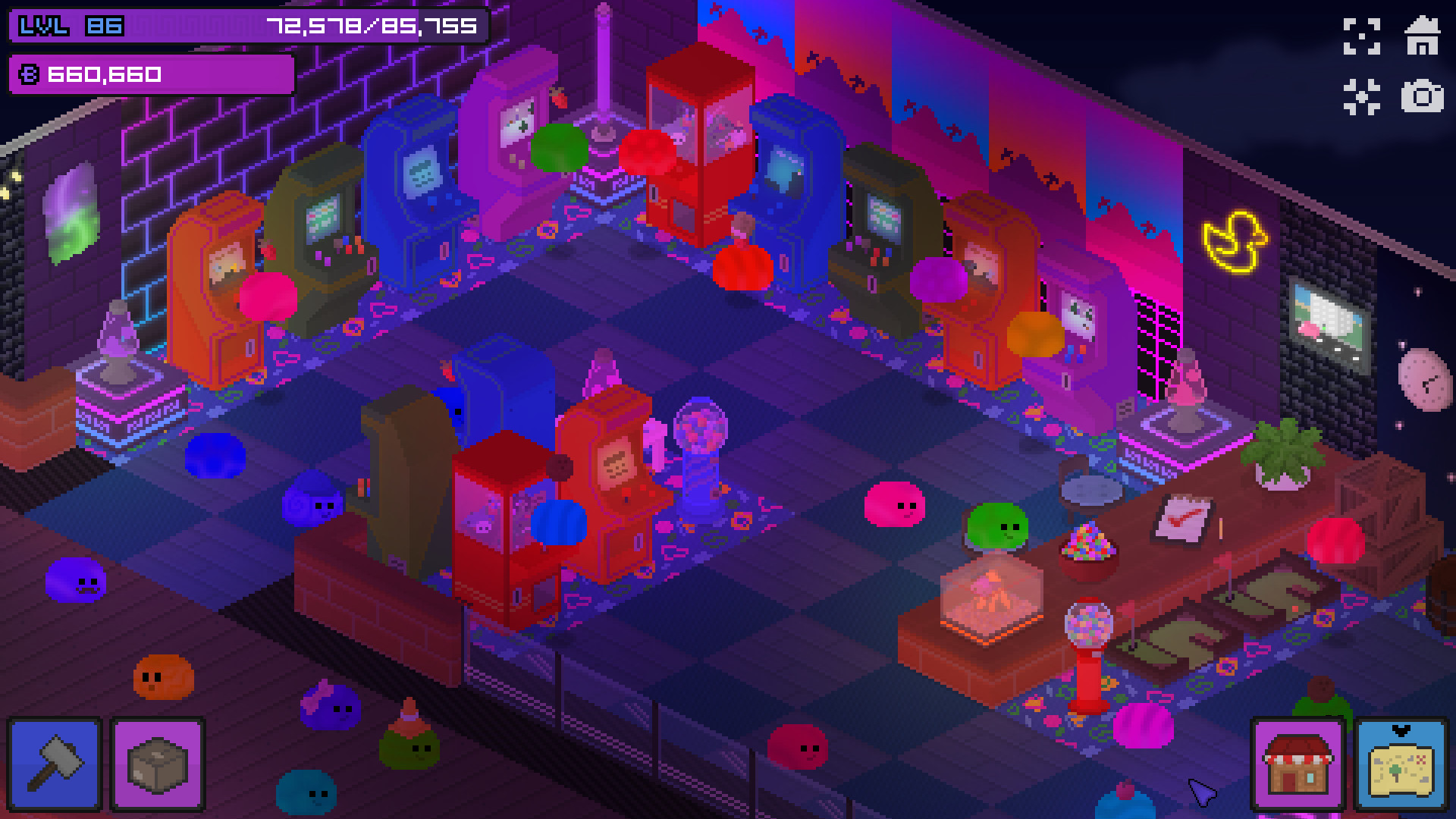The image size is (1456, 819).
Task: Return home via the house icon
Action: [1424, 34]
